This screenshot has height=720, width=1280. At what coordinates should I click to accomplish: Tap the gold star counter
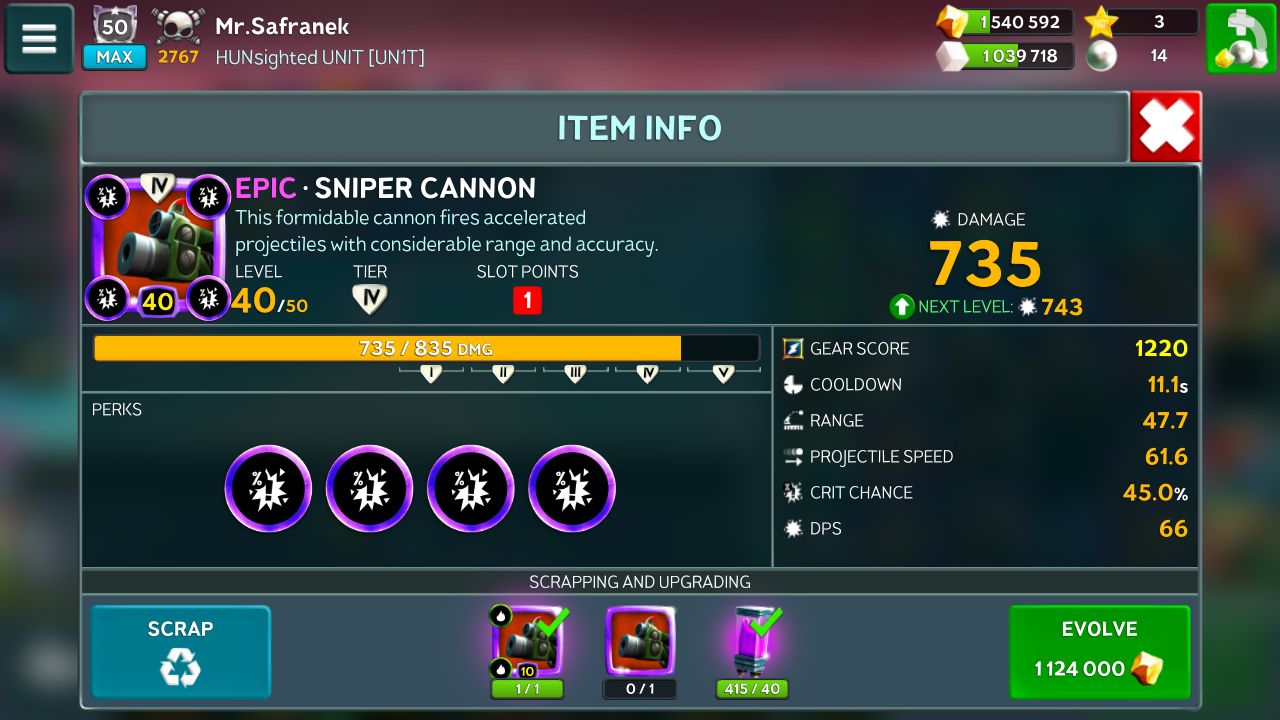[x=1142, y=22]
